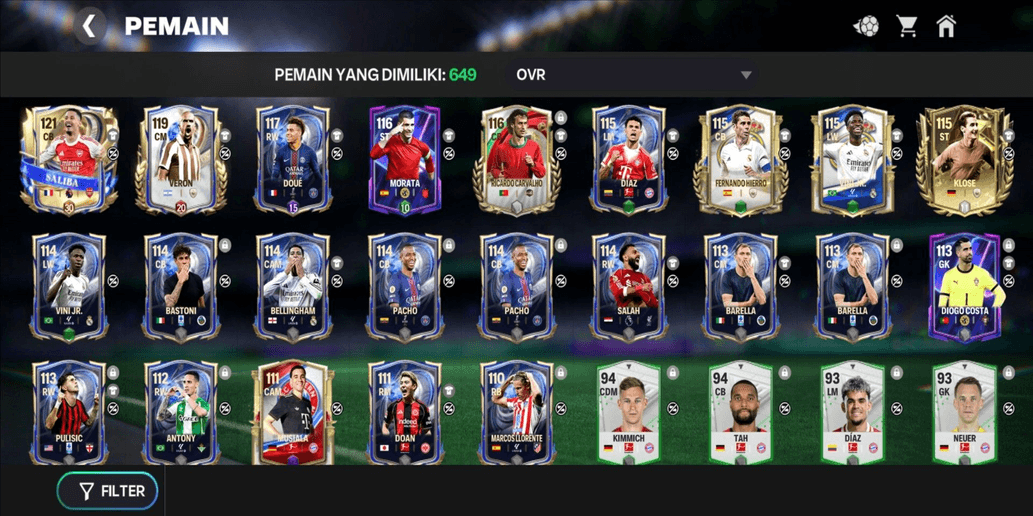Screen dimensions: 1033x516
Task: Open the shopping cart store
Action: [907, 26]
